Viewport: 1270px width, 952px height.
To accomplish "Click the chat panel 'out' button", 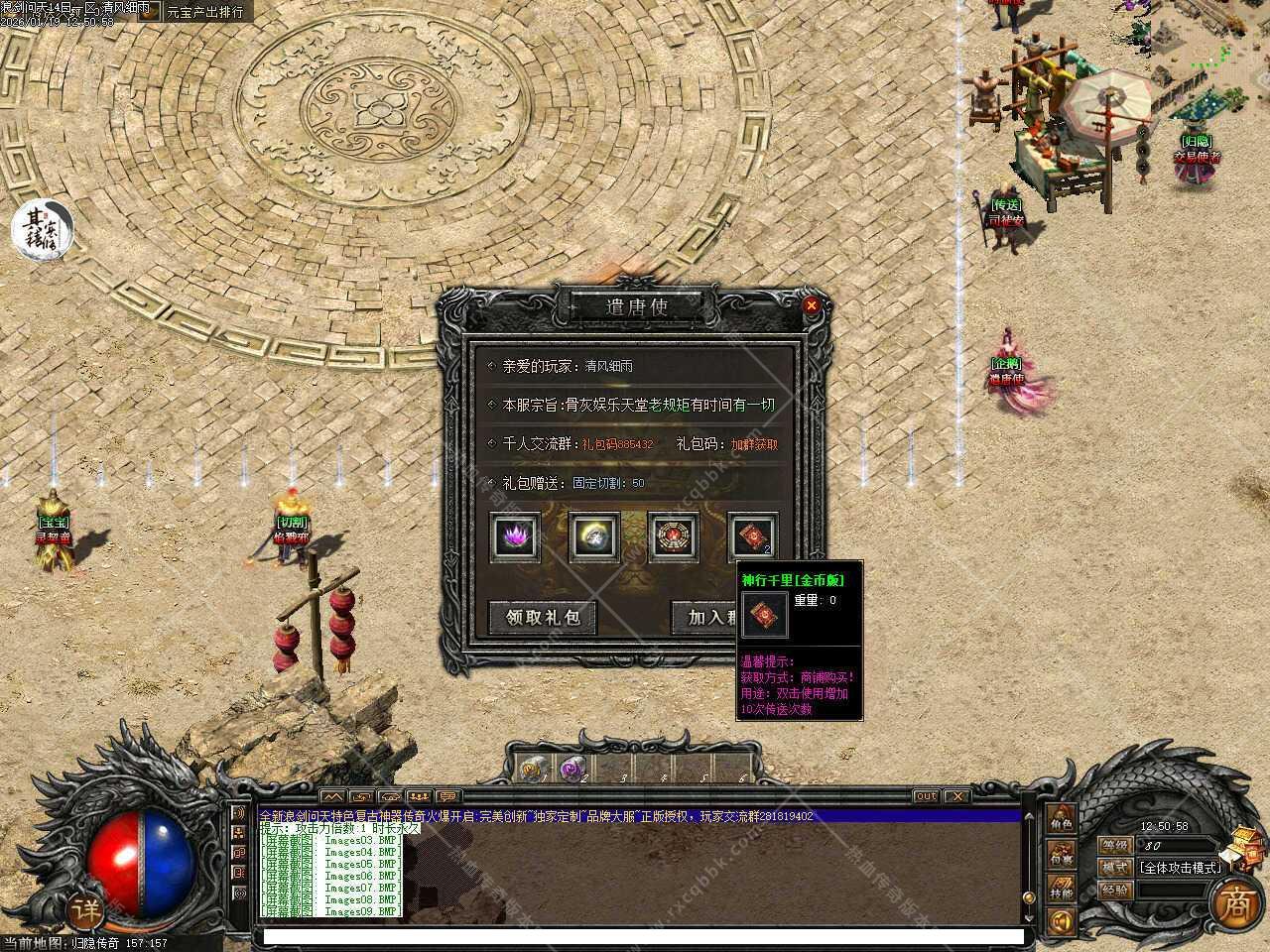I will point(925,796).
